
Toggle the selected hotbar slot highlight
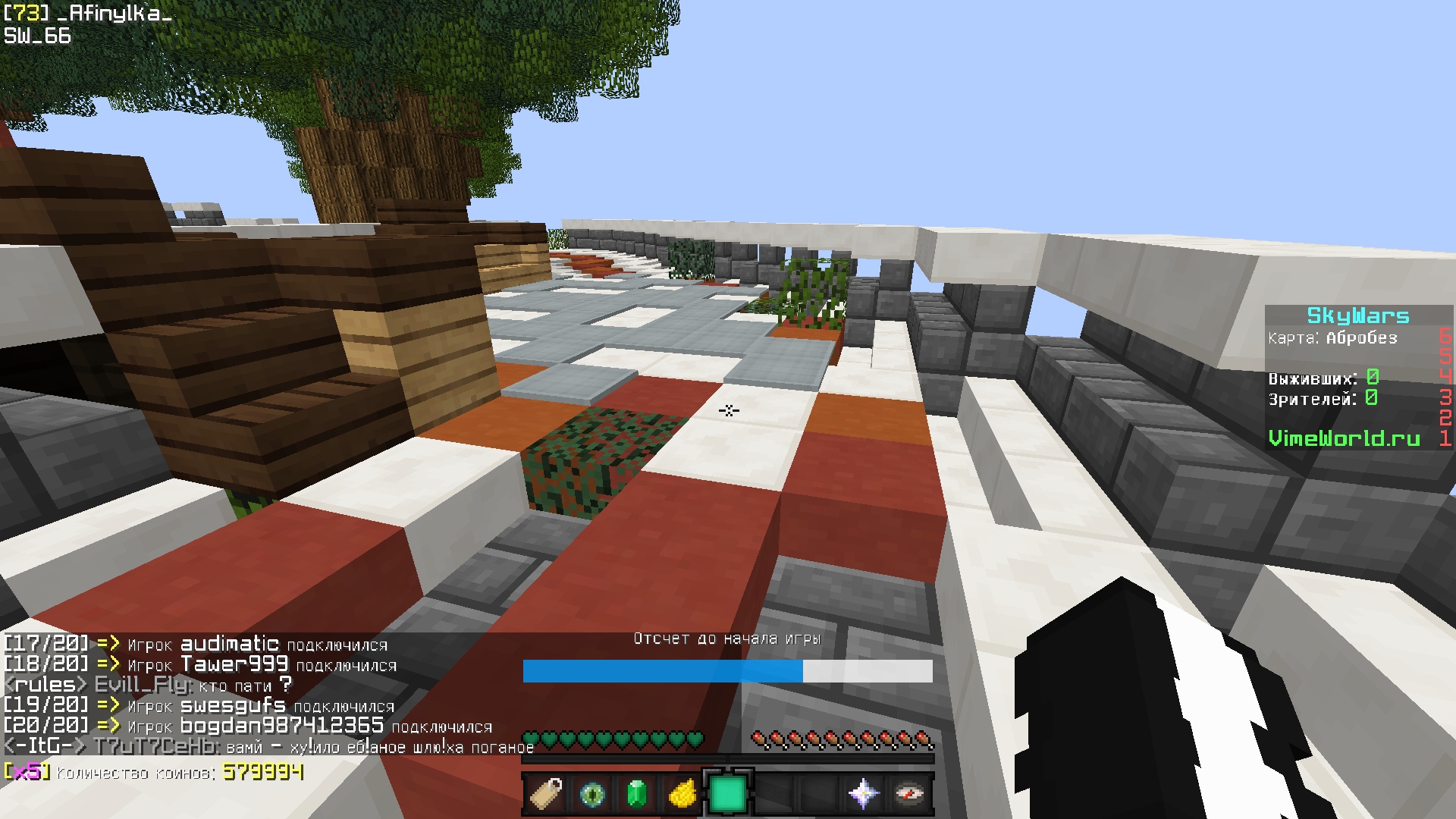(x=729, y=791)
